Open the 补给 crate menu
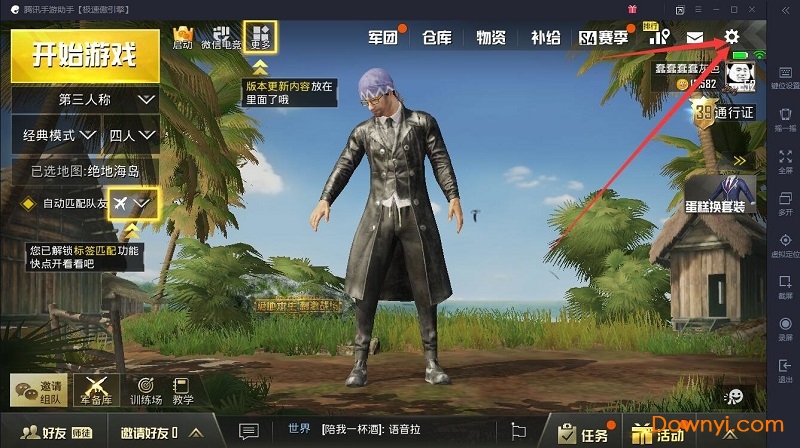The height and width of the screenshot is (448, 800). tap(545, 38)
